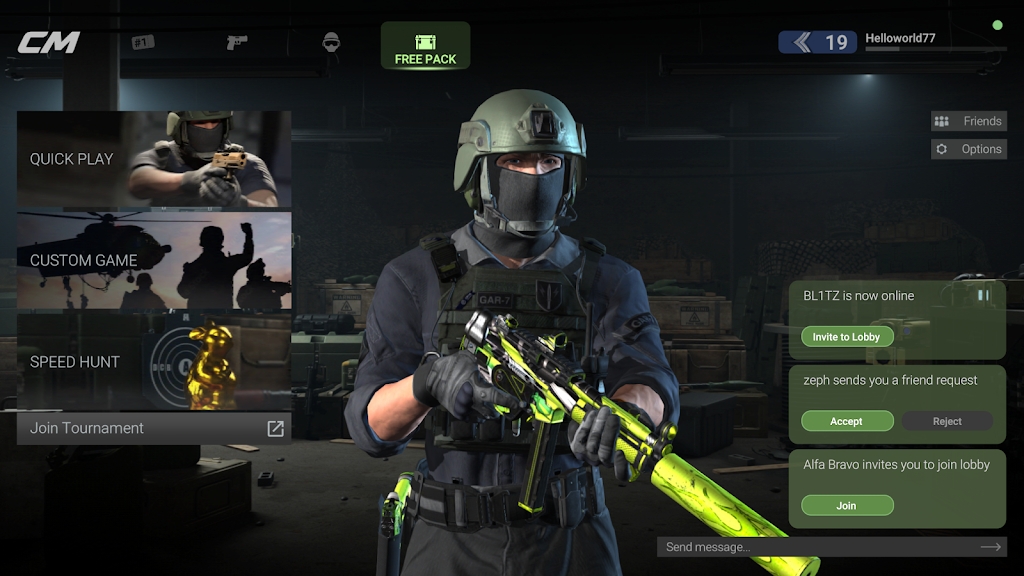Switch to the pistol weapons tab

(237, 42)
